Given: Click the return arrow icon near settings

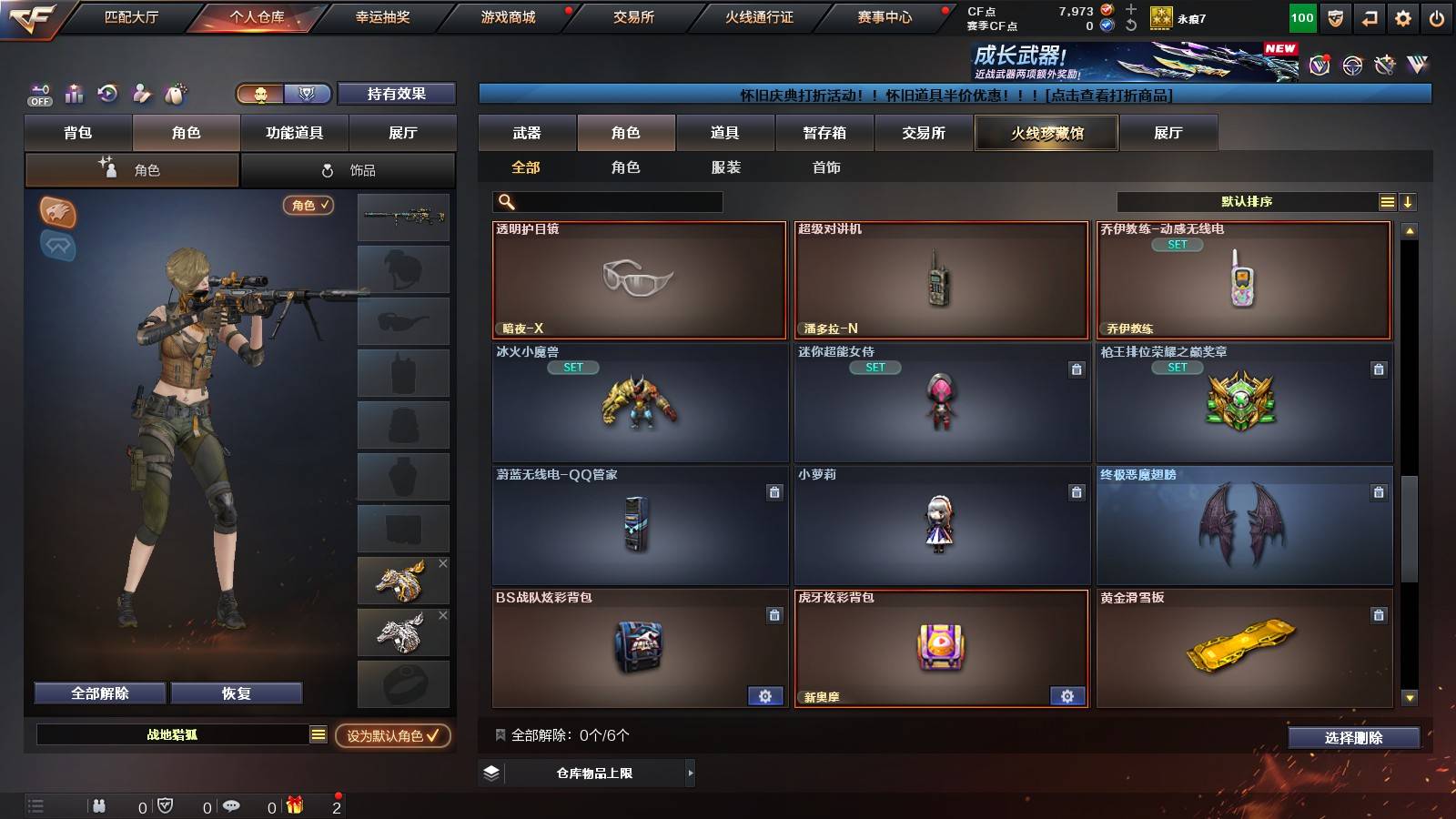Looking at the screenshot, I should (1369, 17).
